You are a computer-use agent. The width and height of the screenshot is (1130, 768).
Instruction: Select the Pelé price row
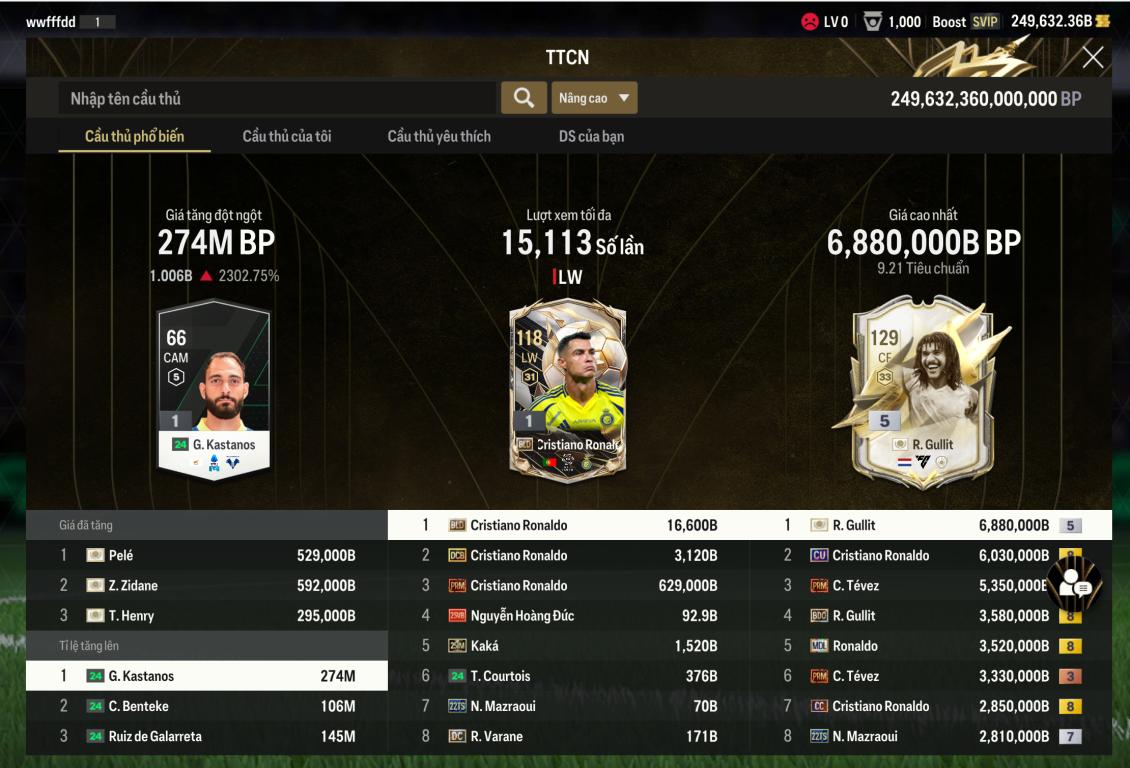coord(207,555)
